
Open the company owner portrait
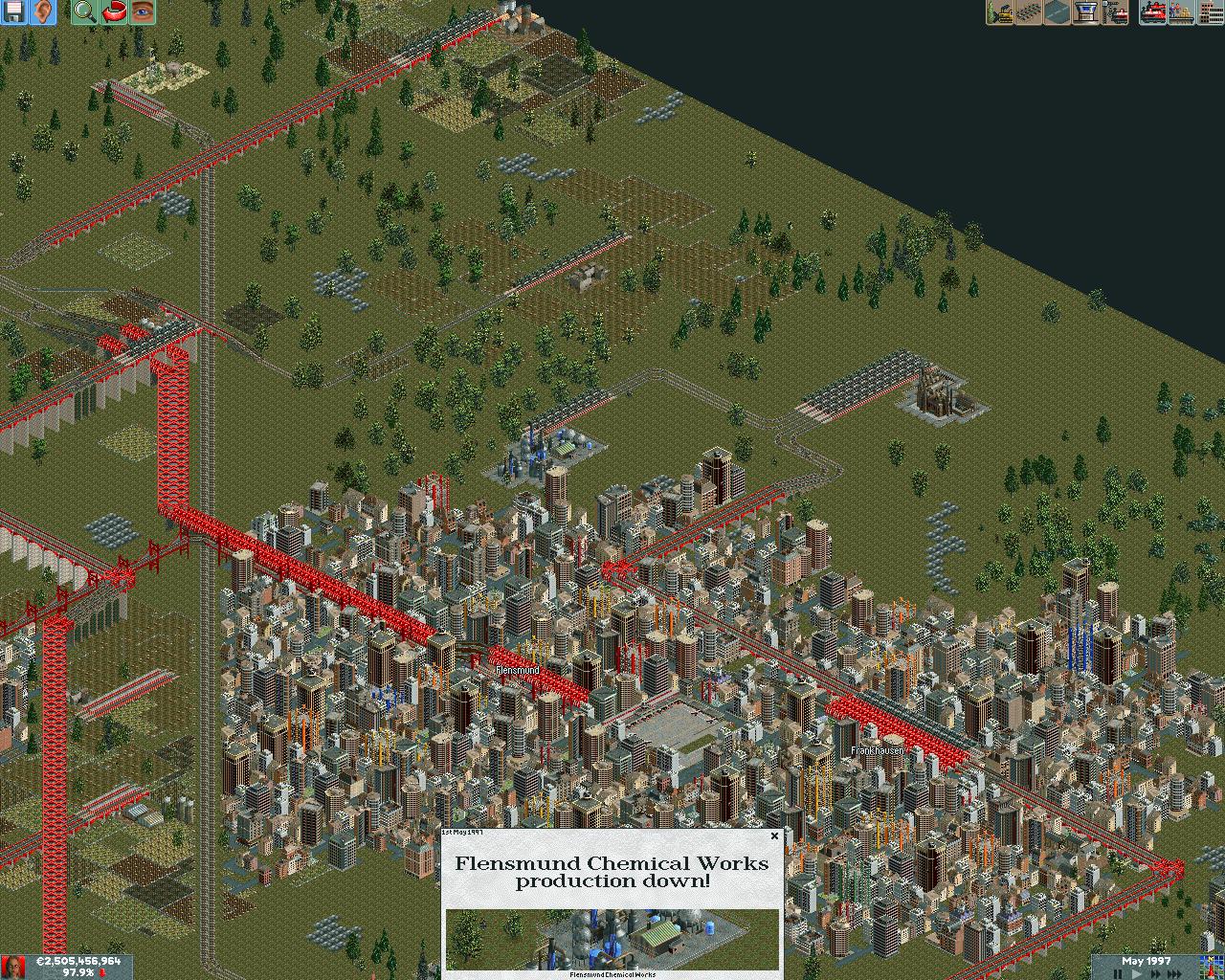point(12,967)
